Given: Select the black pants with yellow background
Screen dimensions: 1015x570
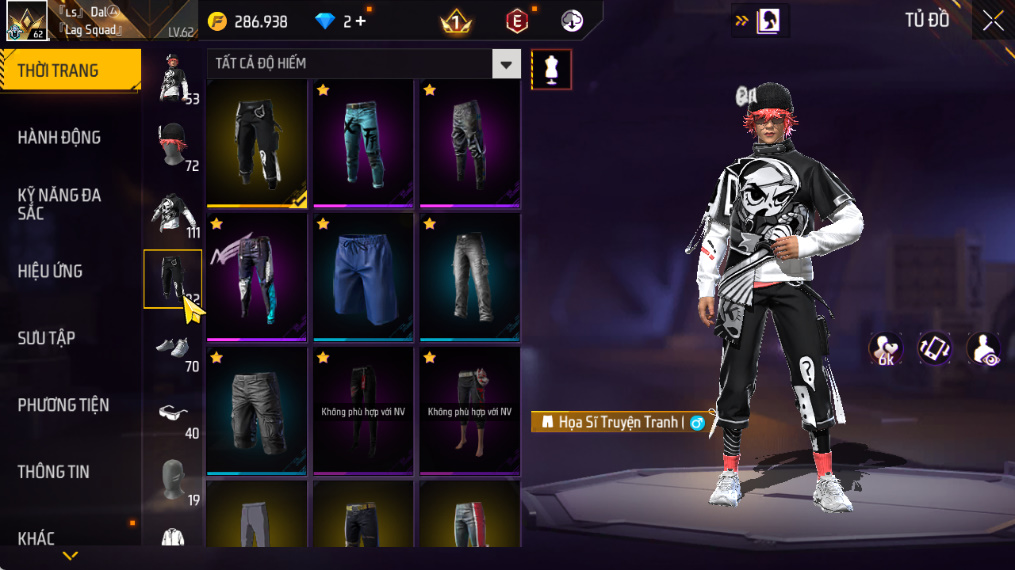Looking at the screenshot, I should tap(256, 142).
